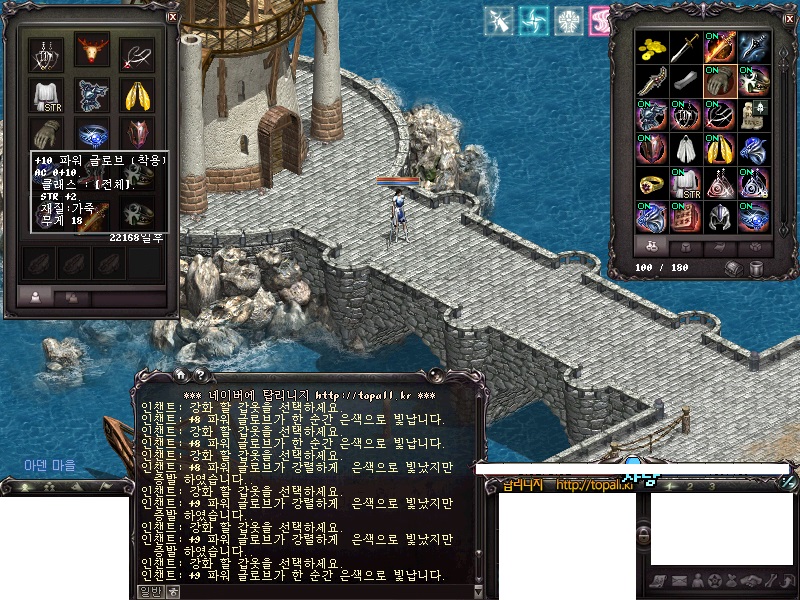
Task: Pick the gold ring with red gem
Action: pyautogui.click(x=653, y=183)
